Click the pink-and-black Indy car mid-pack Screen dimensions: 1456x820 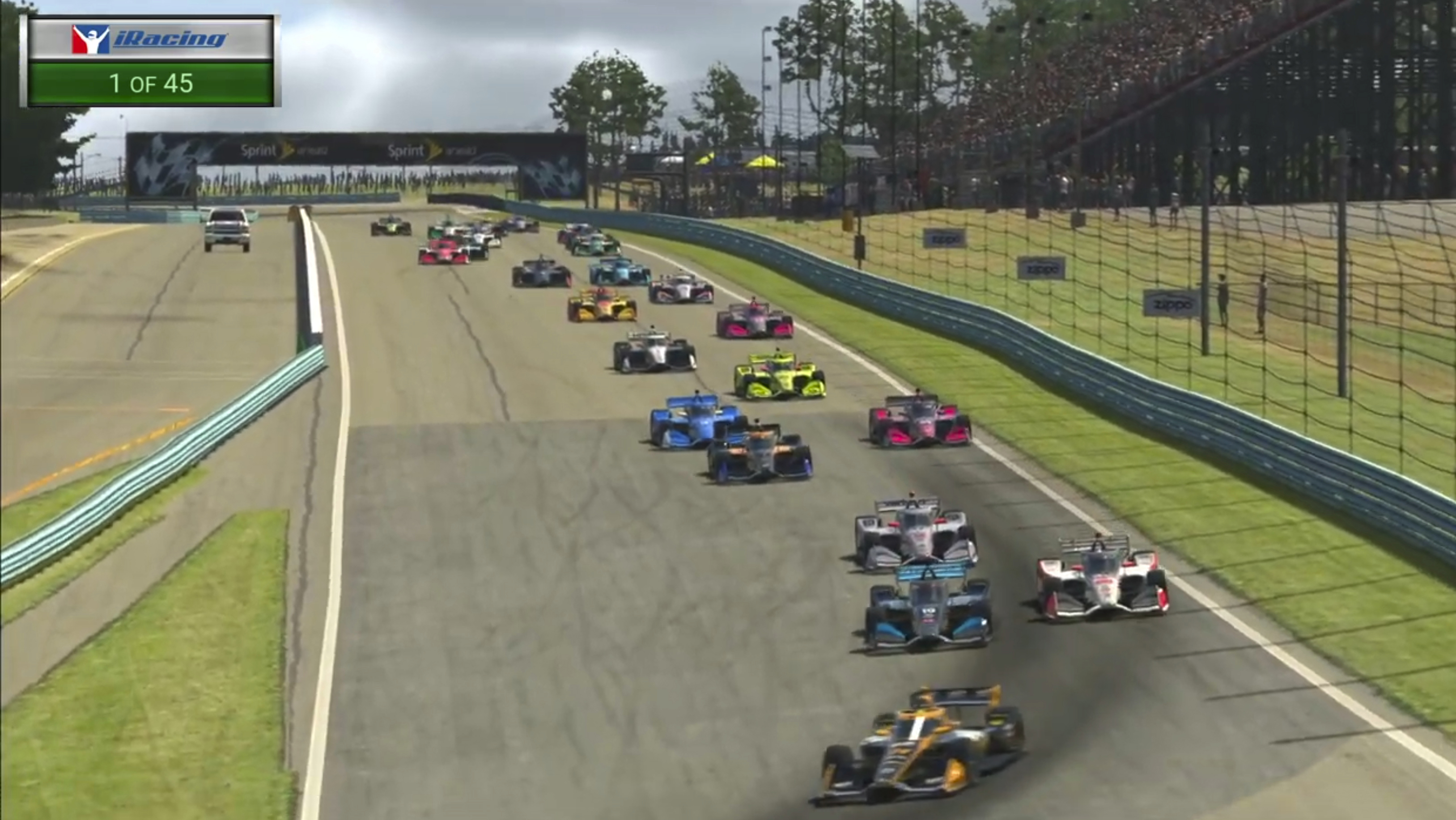click(754, 321)
